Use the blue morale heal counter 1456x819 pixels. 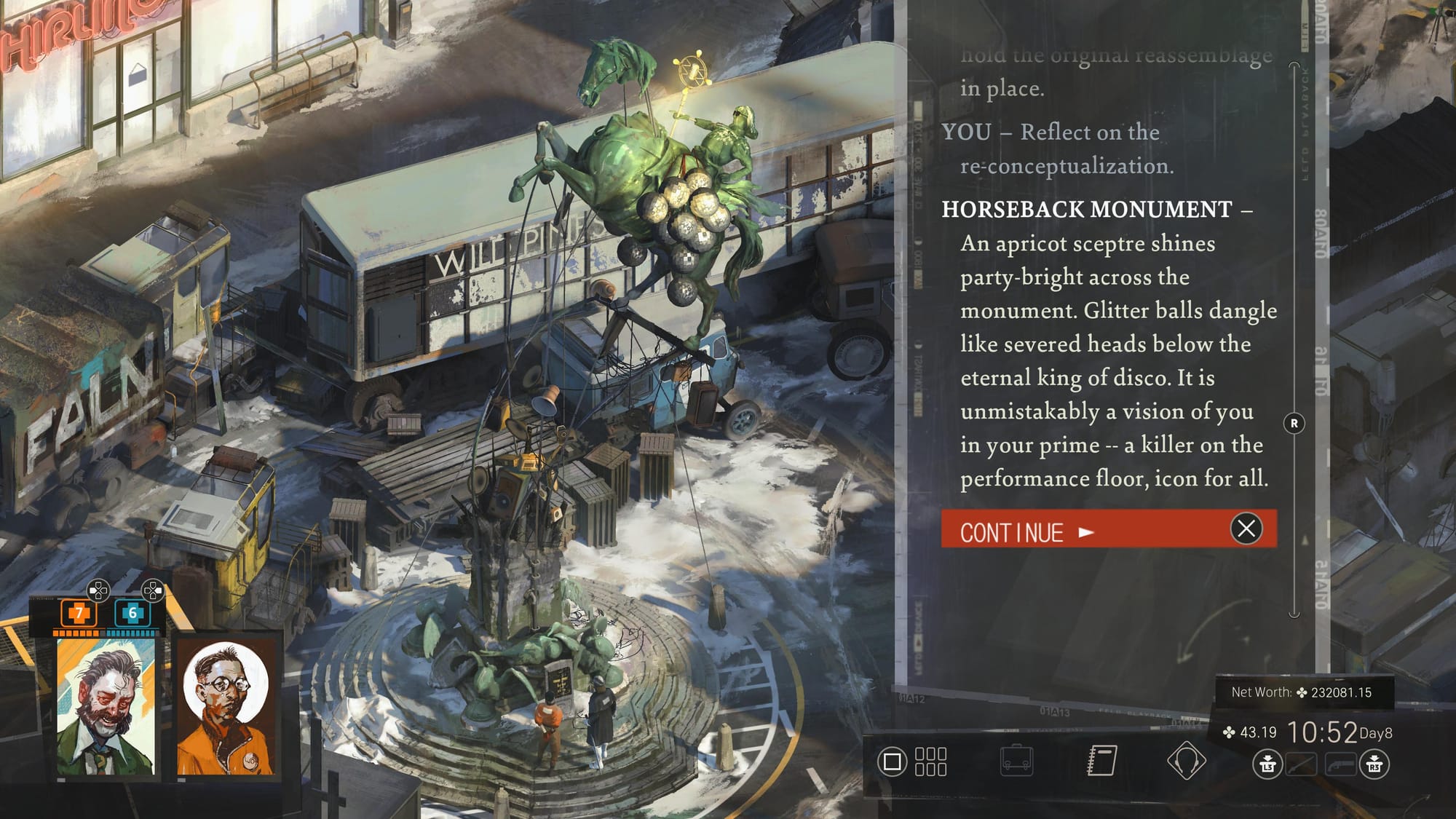pyautogui.click(x=132, y=614)
